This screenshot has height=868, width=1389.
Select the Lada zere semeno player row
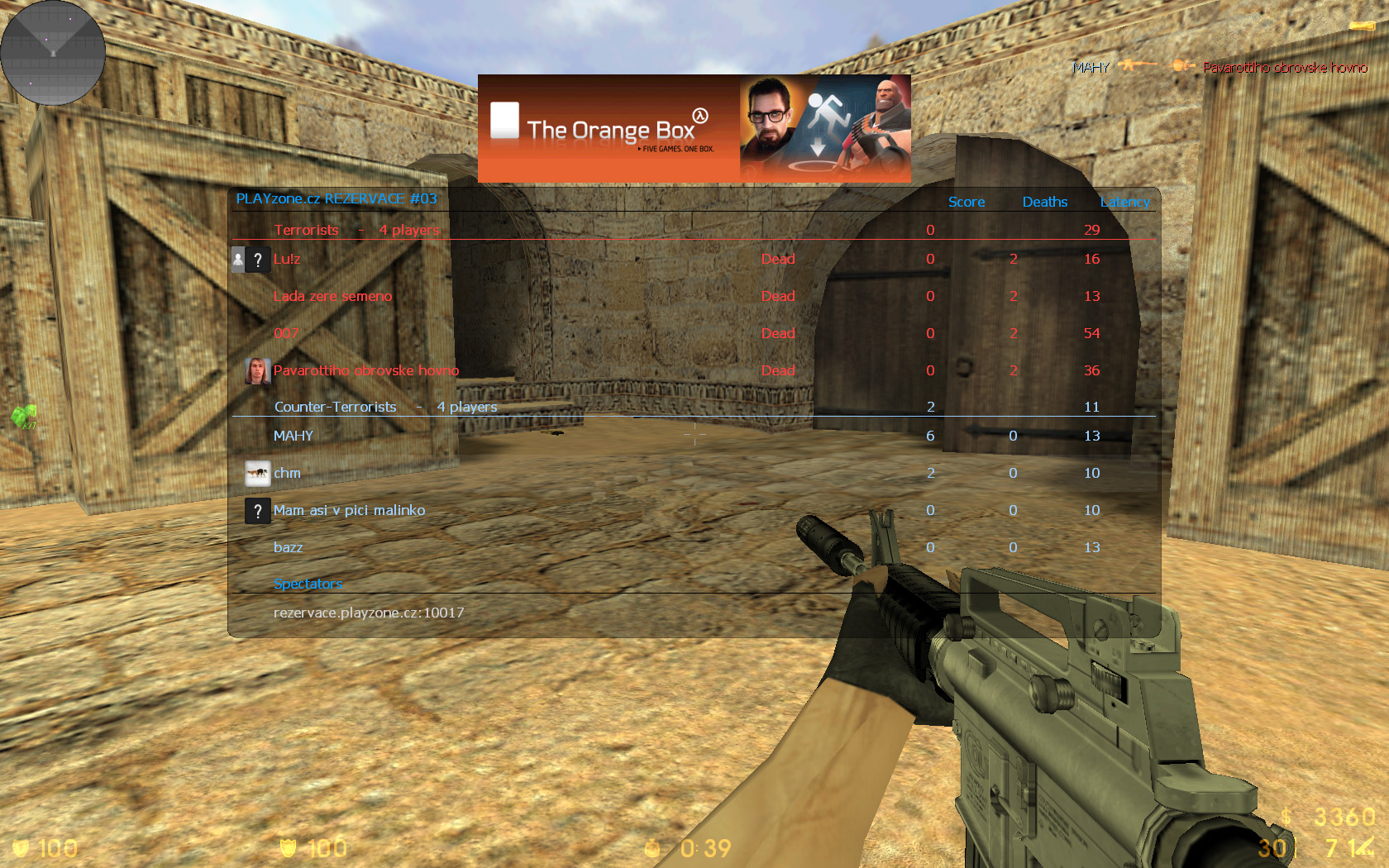coord(332,296)
